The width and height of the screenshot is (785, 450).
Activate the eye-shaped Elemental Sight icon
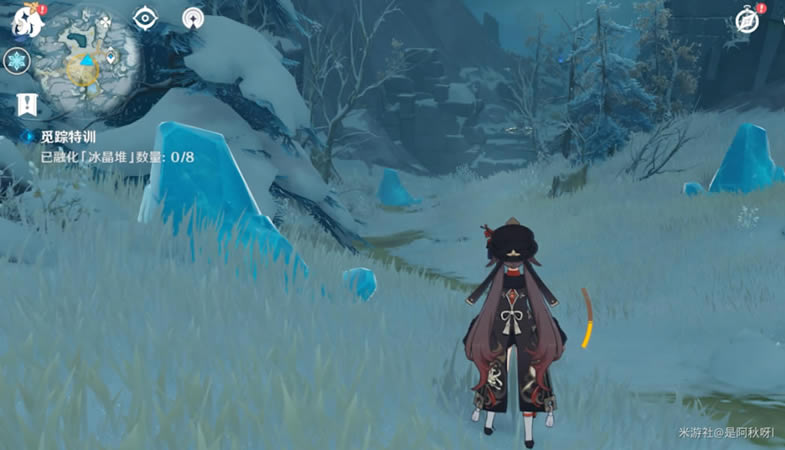coord(146,19)
